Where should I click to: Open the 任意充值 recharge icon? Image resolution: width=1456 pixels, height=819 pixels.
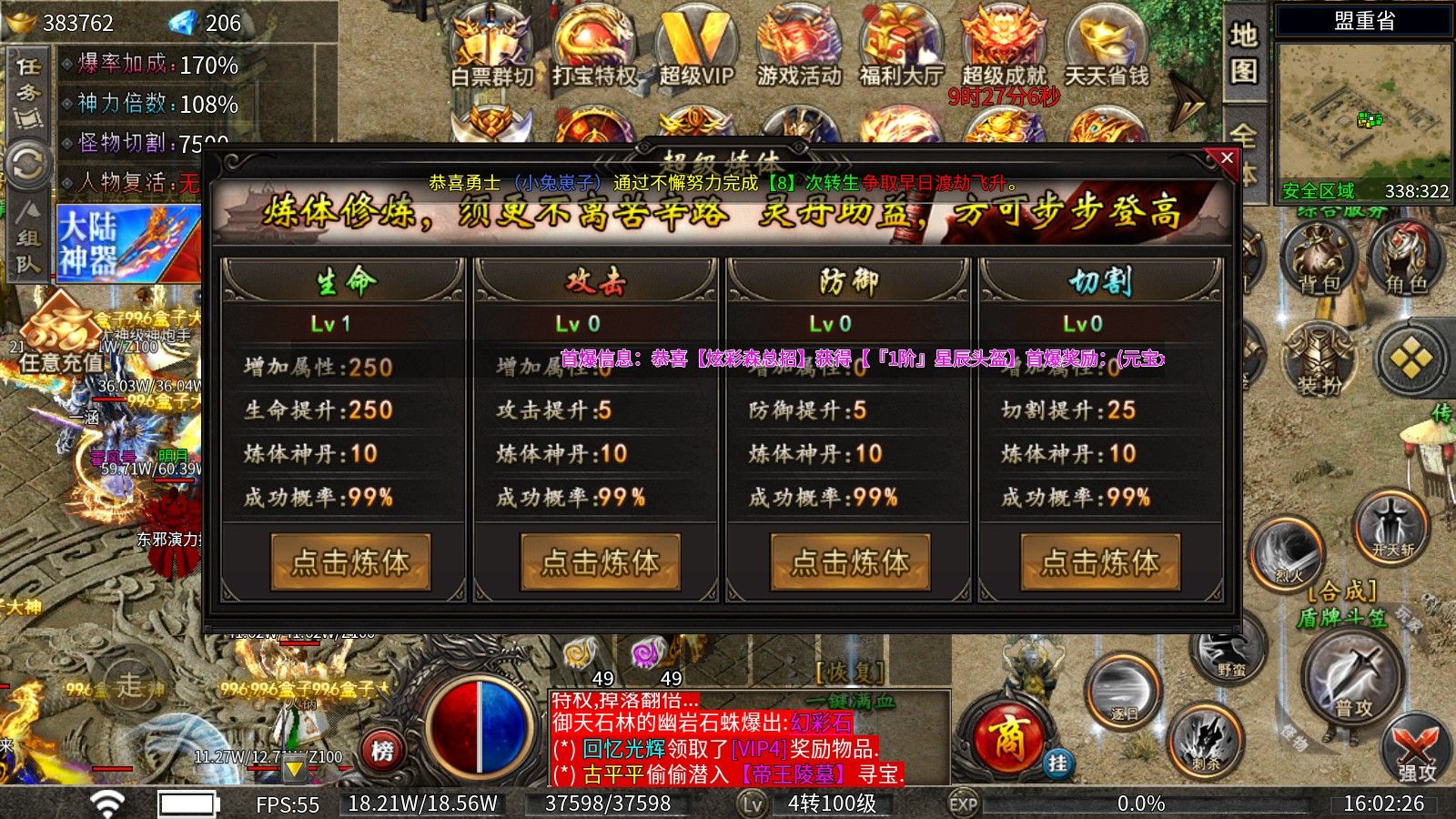(x=61, y=337)
